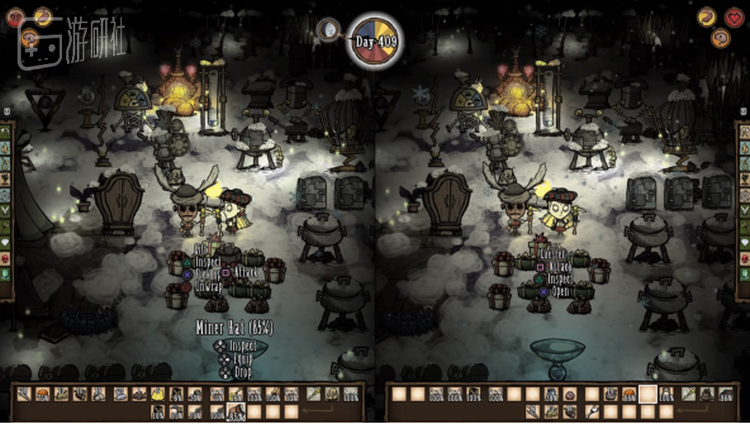Select the orange item in left player's inventory
Image resolution: width=750 pixels, height=424 pixels.
[43, 394]
